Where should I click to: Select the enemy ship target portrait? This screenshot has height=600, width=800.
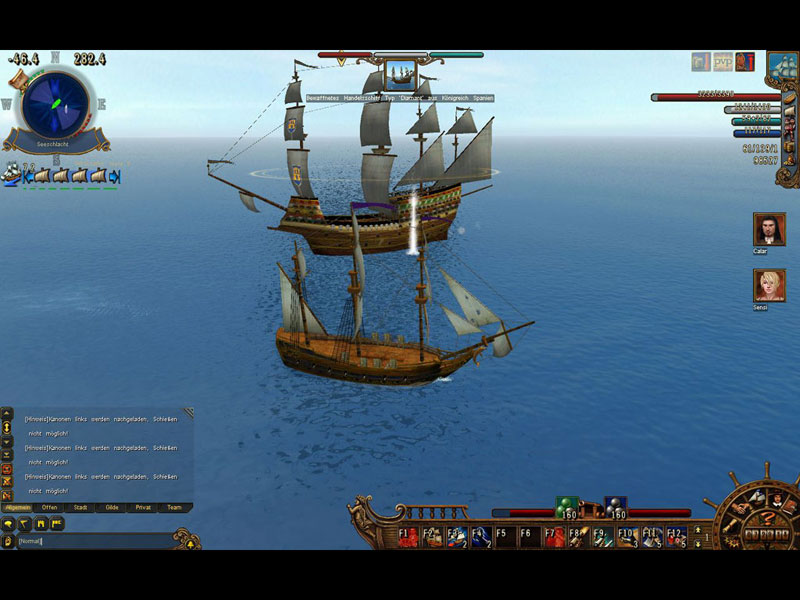tap(400, 76)
